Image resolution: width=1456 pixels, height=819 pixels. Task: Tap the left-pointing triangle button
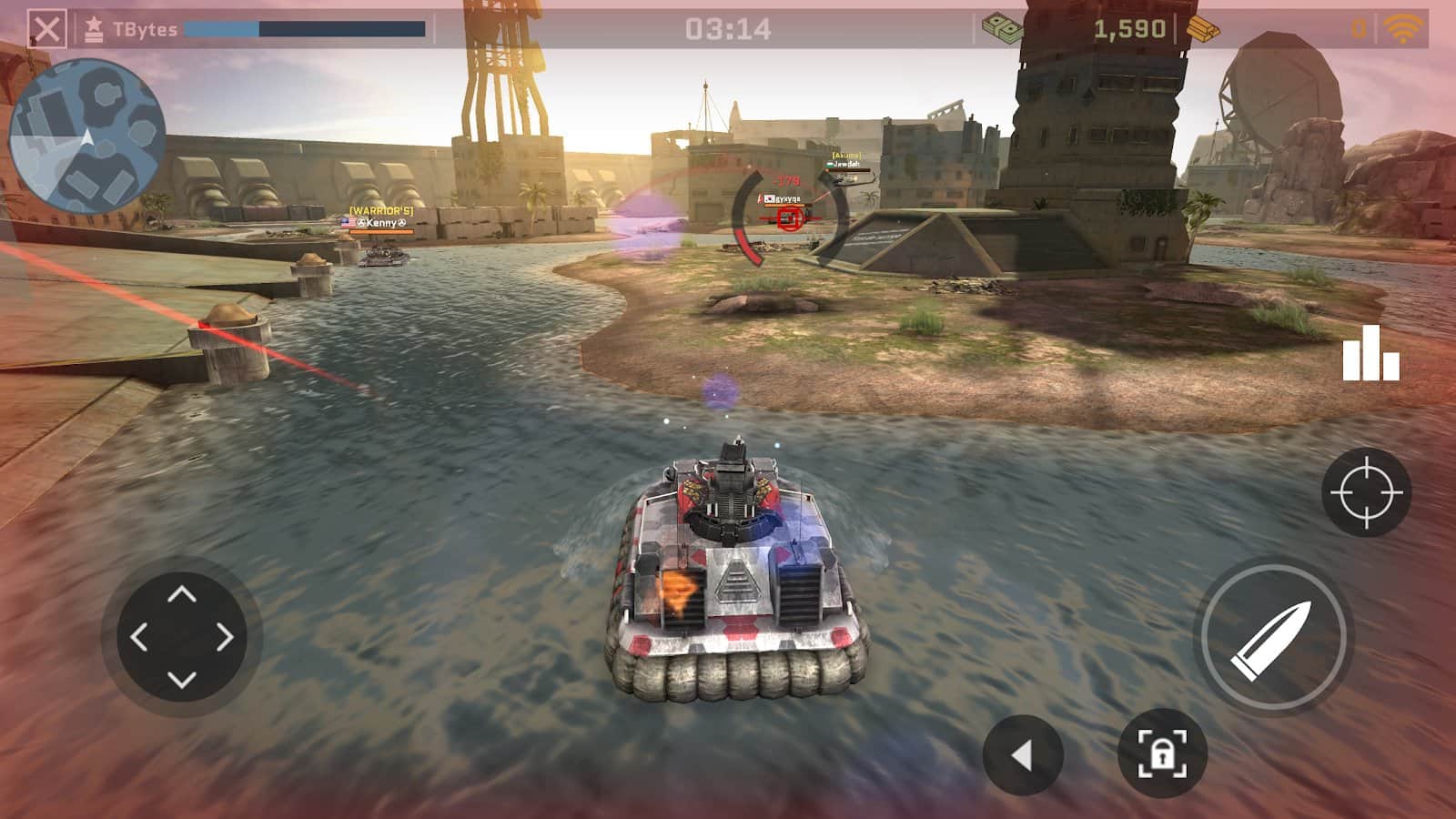1023,754
